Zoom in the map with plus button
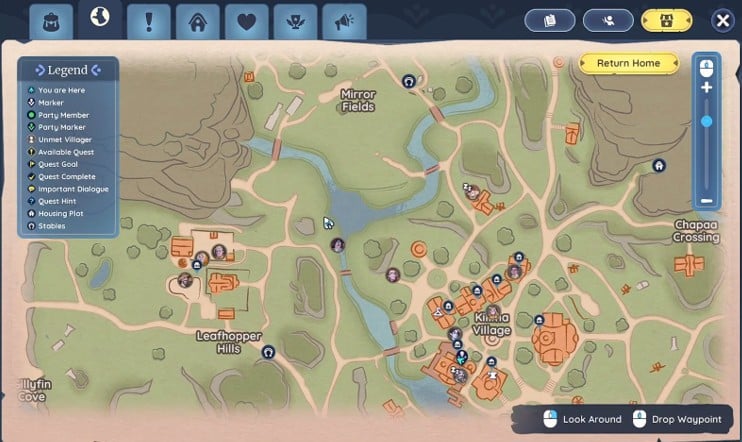The height and width of the screenshot is (442, 742). pyautogui.click(x=706, y=88)
